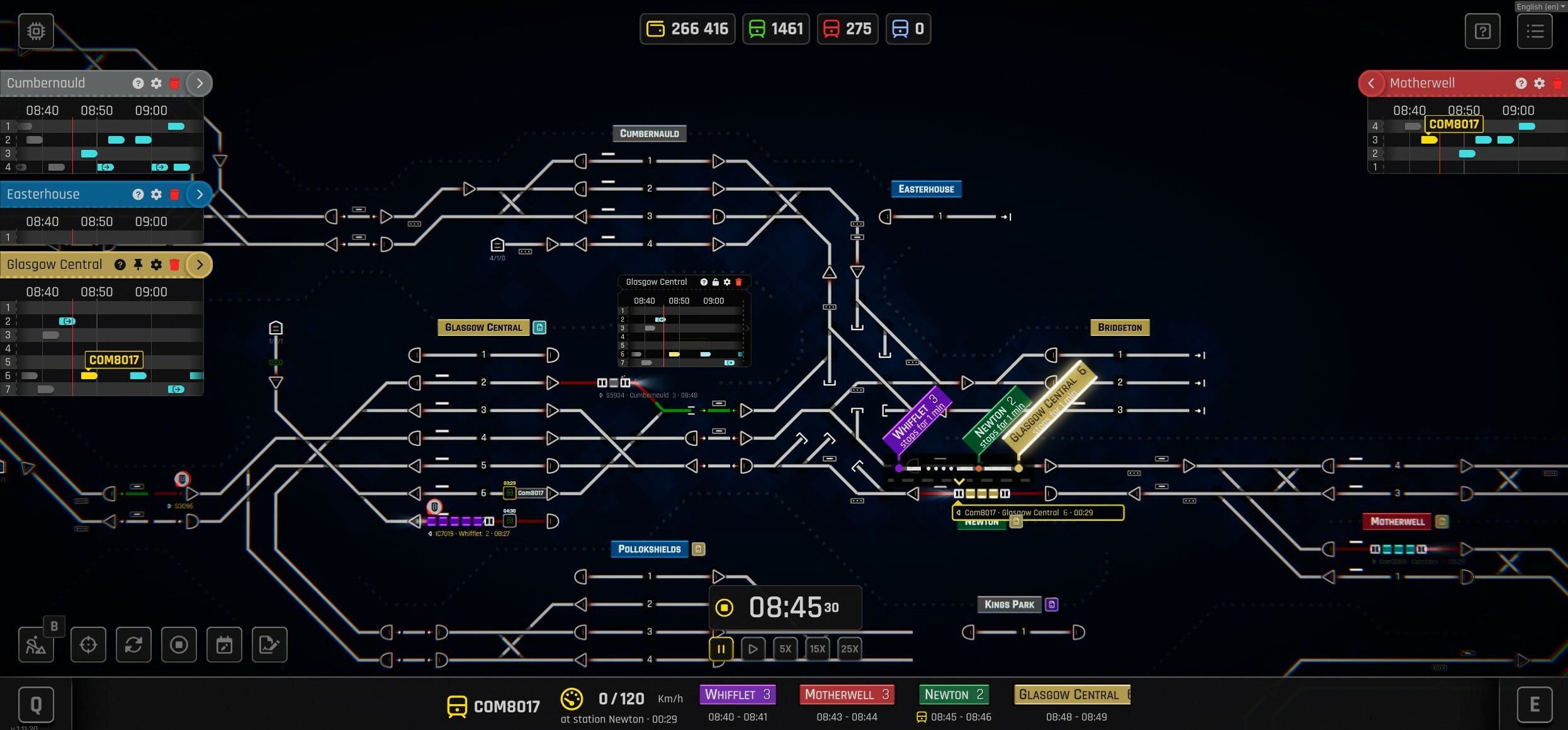The image size is (1568, 730).
Task: Pin the Glasgow Central schedule panel
Action: pyautogui.click(x=138, y=265)
